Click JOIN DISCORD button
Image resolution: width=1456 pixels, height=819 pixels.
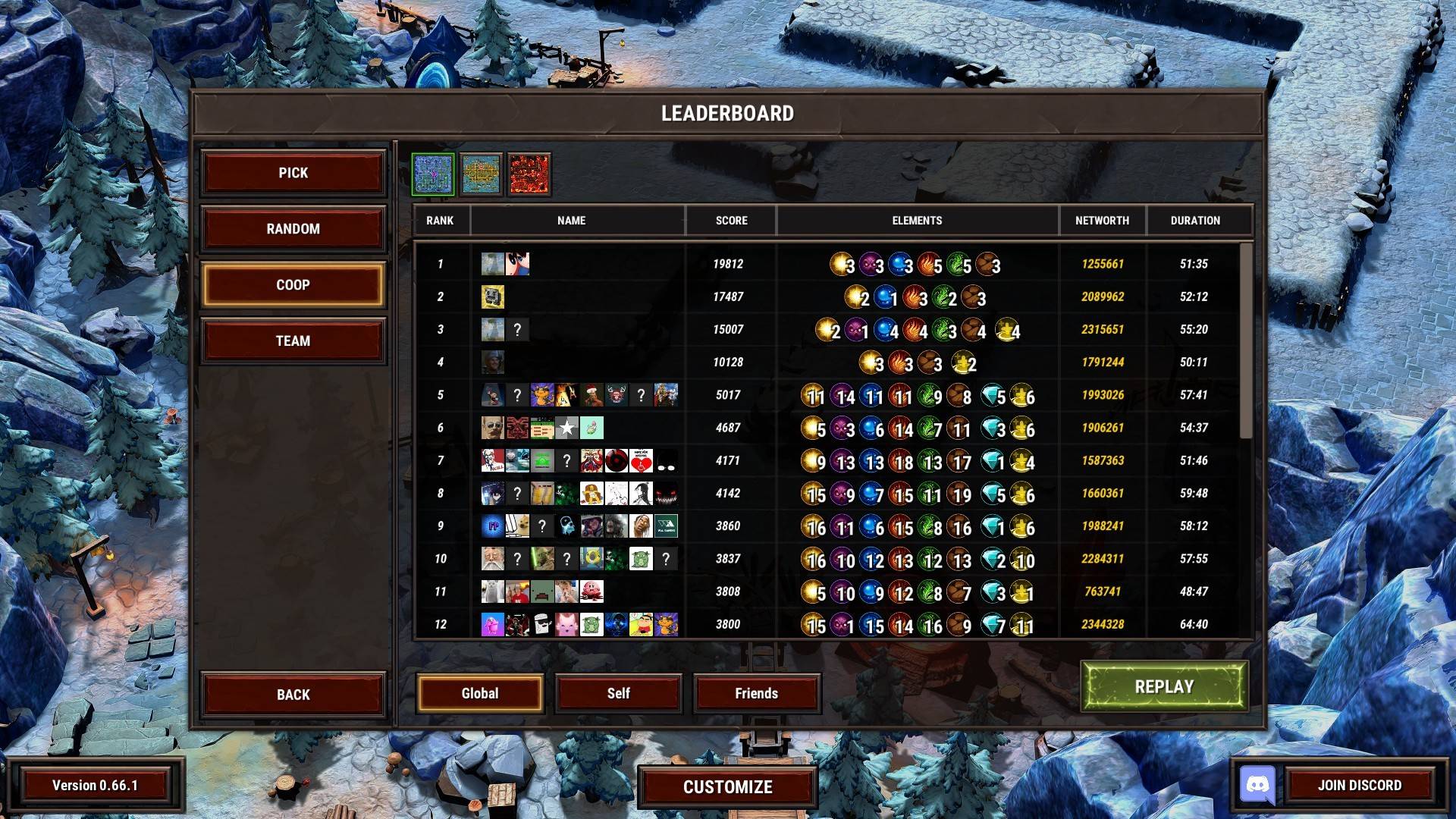1359,786
